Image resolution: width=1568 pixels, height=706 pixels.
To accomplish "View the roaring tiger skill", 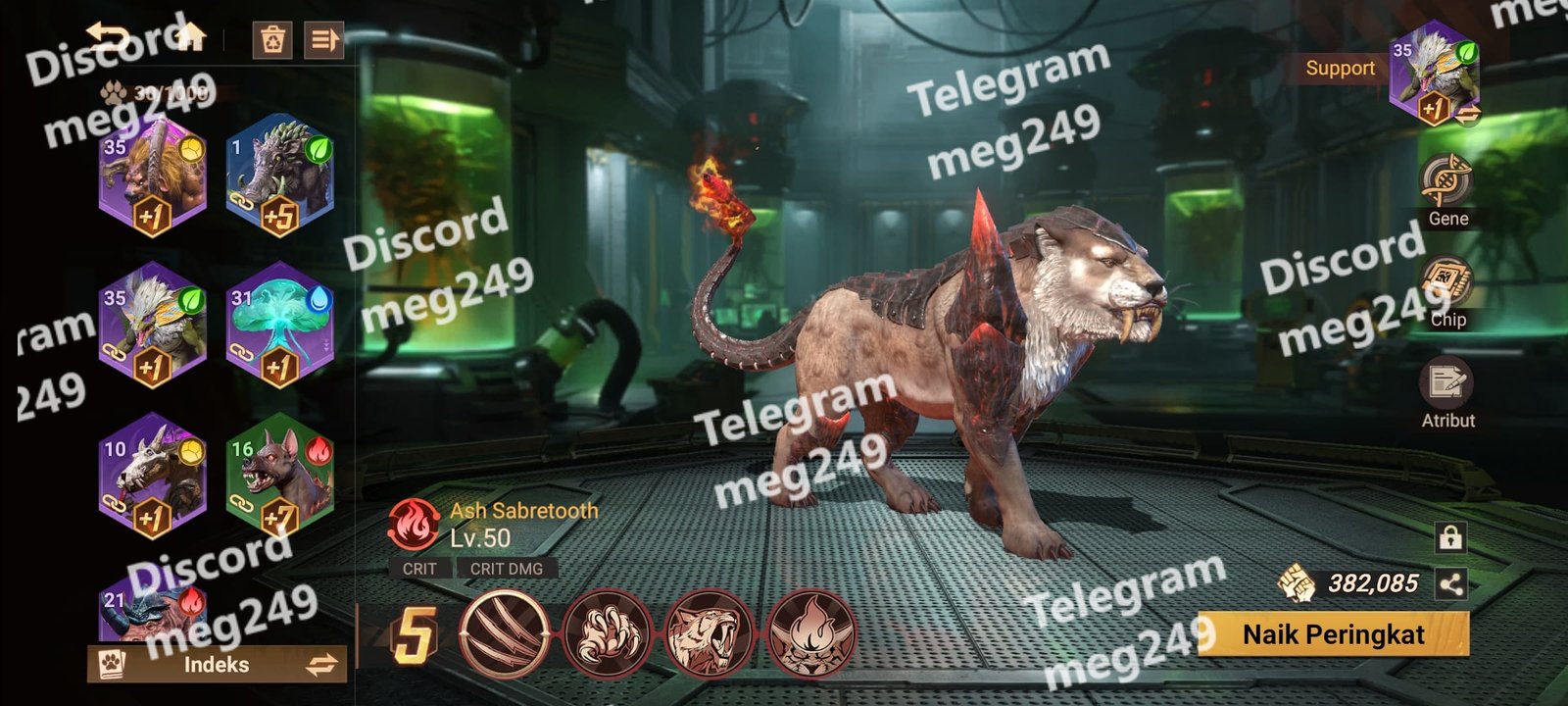I will pyautogui.click(x=709, y=633).
